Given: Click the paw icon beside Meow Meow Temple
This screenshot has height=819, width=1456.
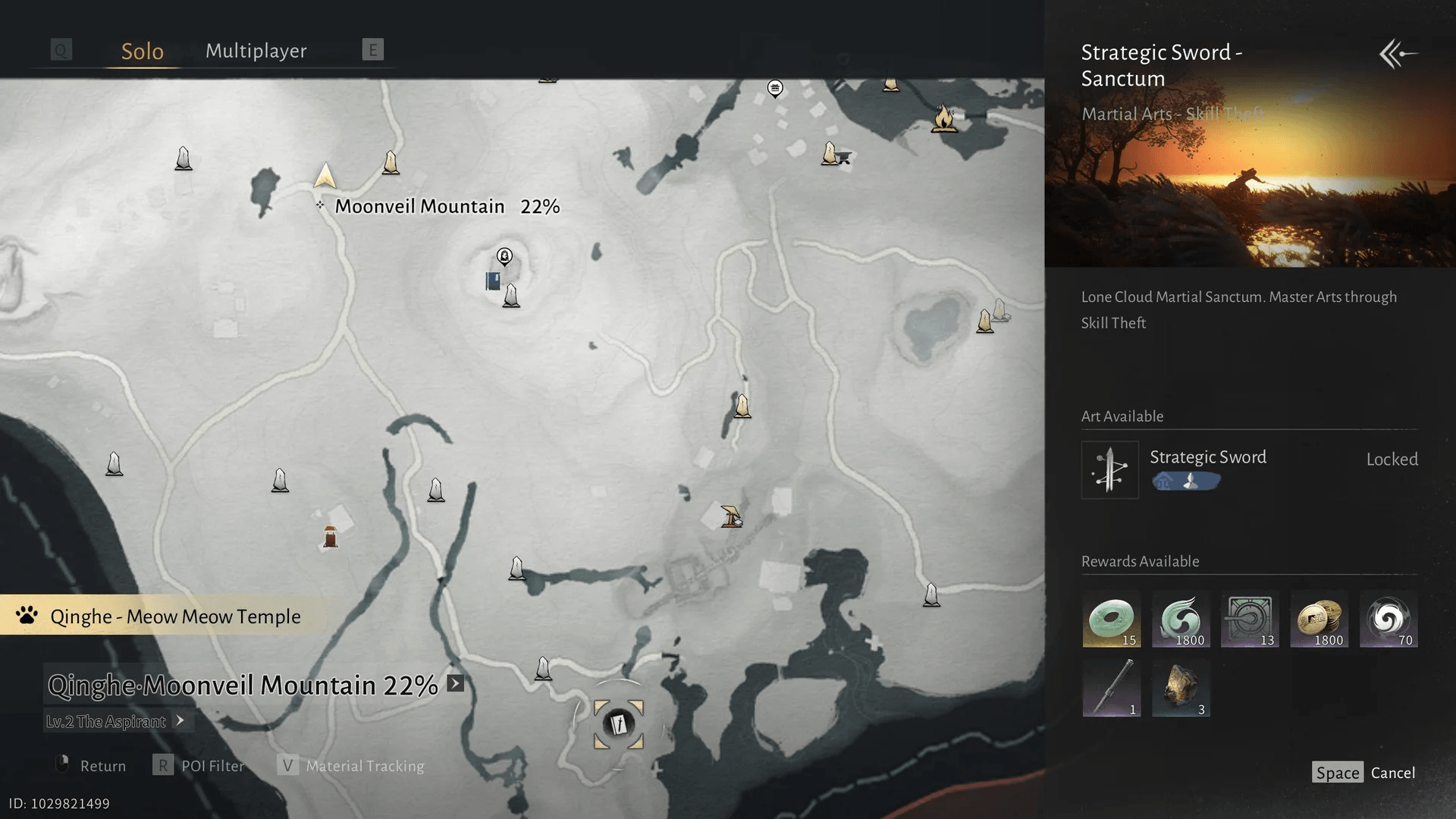Looking at the screenshot, I should click(x=25, y=616).
